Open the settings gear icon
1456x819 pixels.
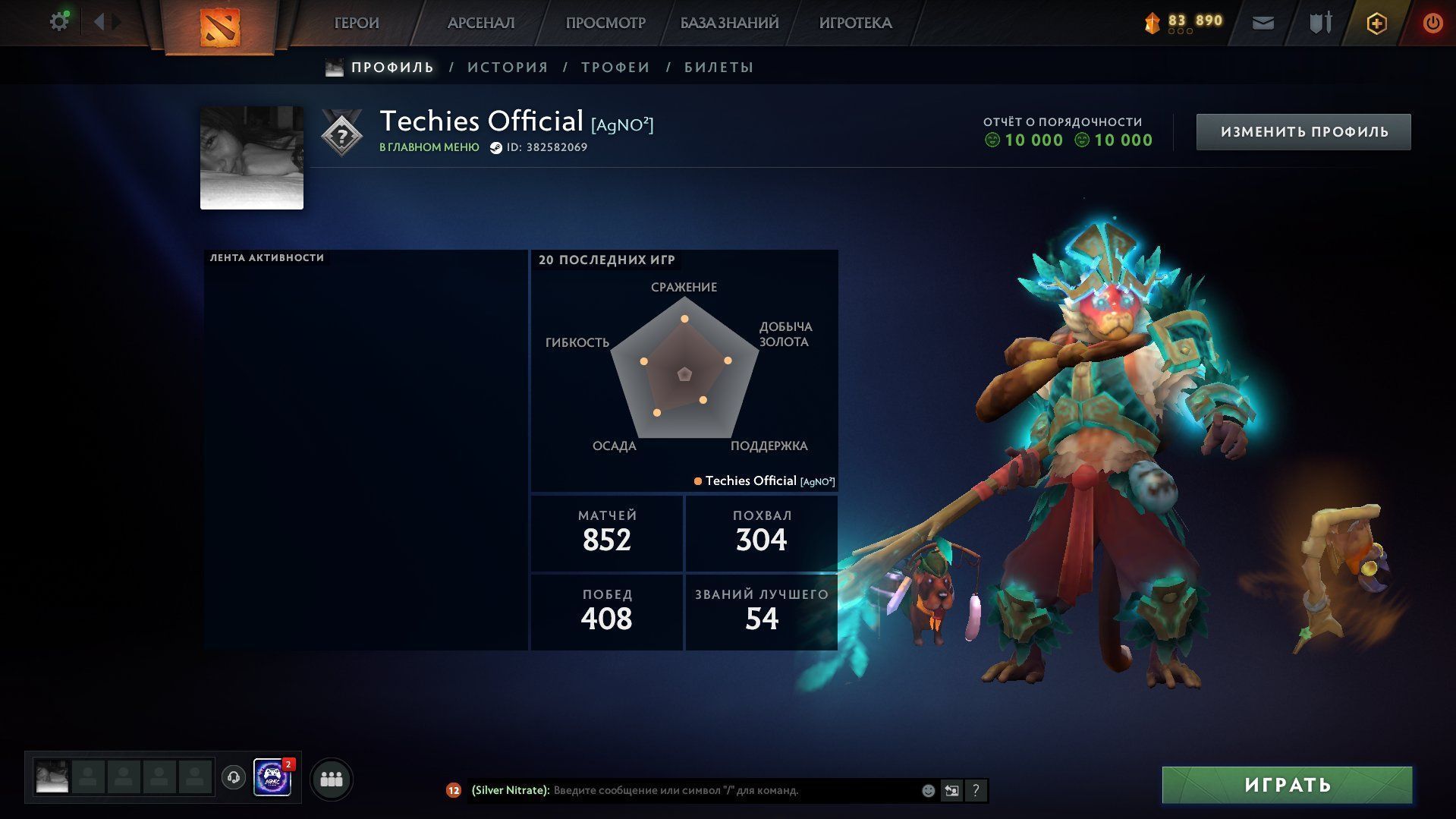(58, 22)
